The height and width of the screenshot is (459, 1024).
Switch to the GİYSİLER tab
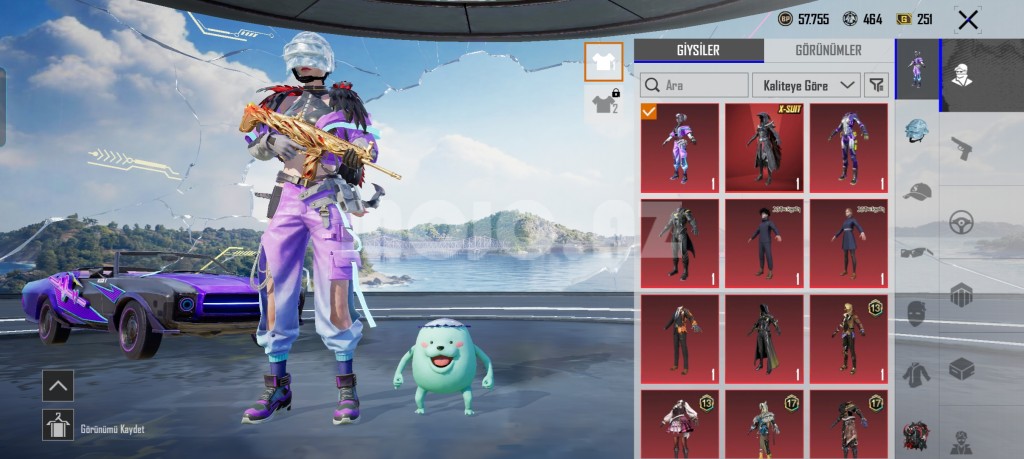(698, 51)
